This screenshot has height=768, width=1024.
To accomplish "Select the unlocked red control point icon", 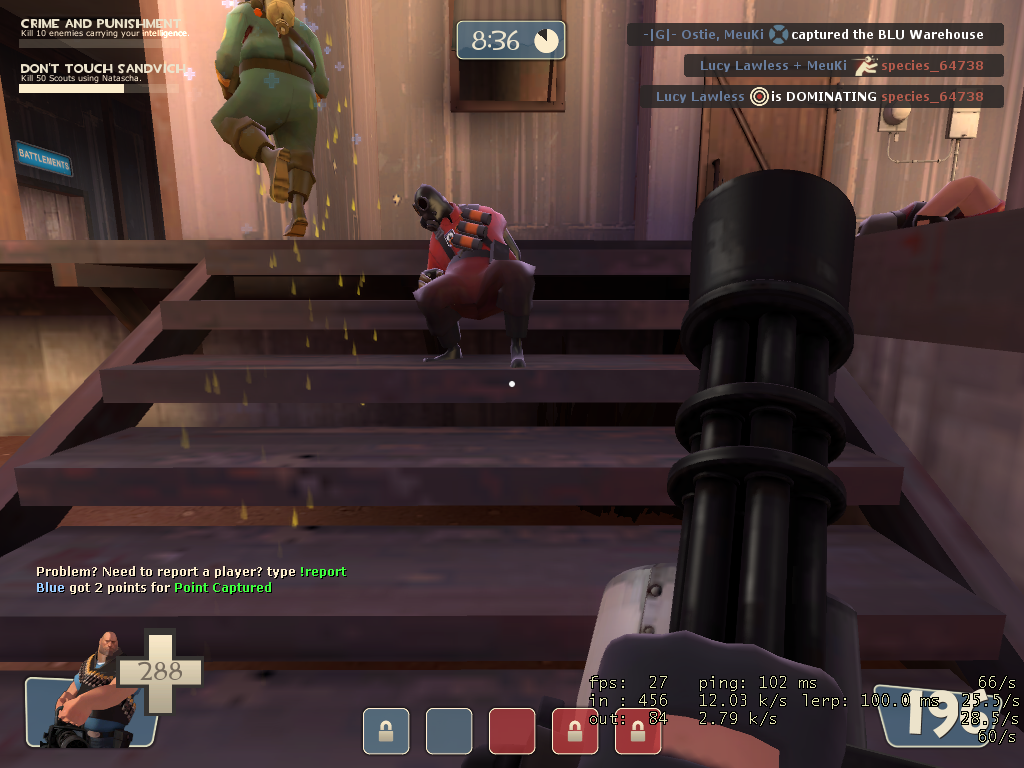I will [512, 731].
